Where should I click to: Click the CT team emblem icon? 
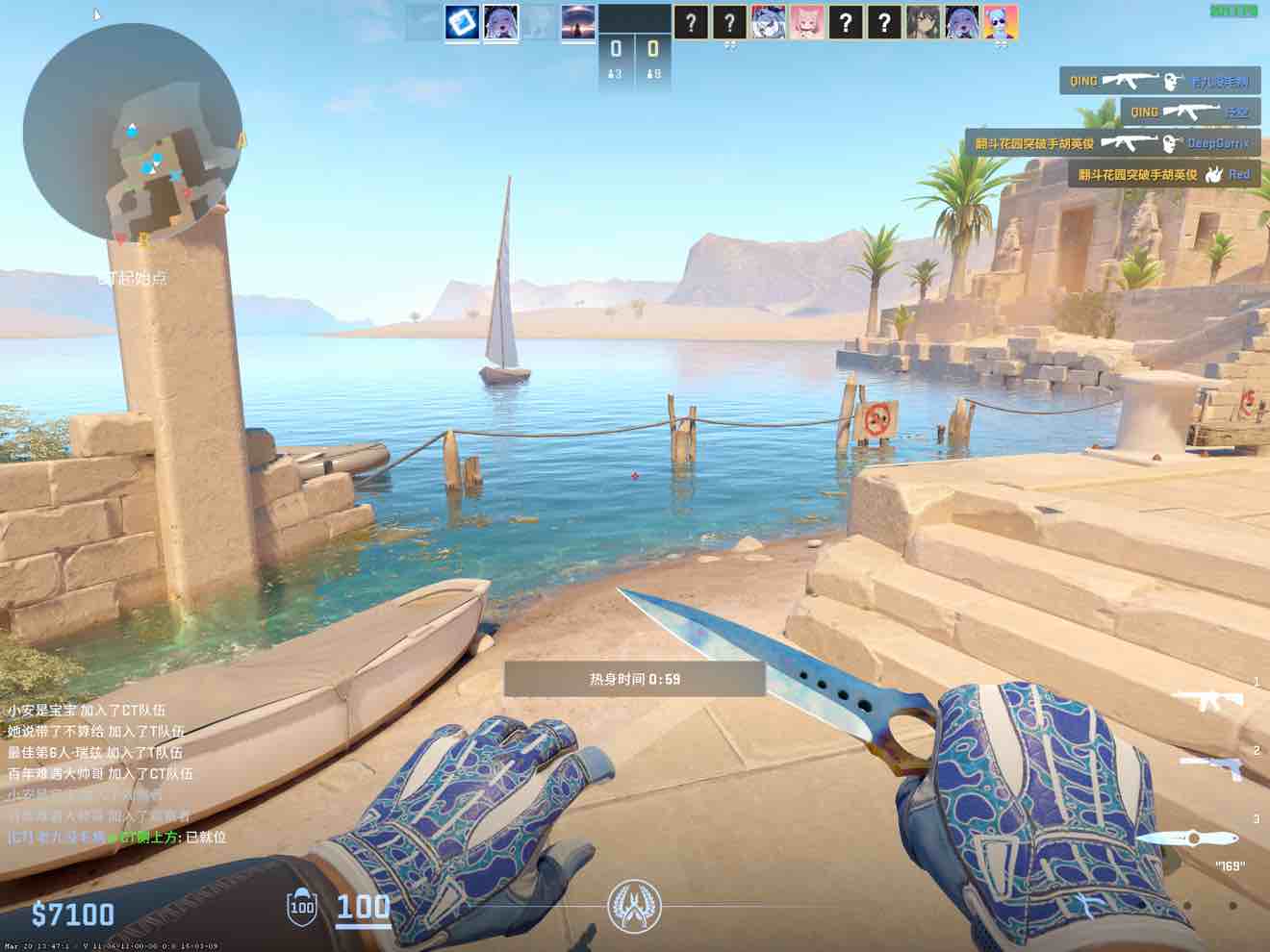[633, 906]
